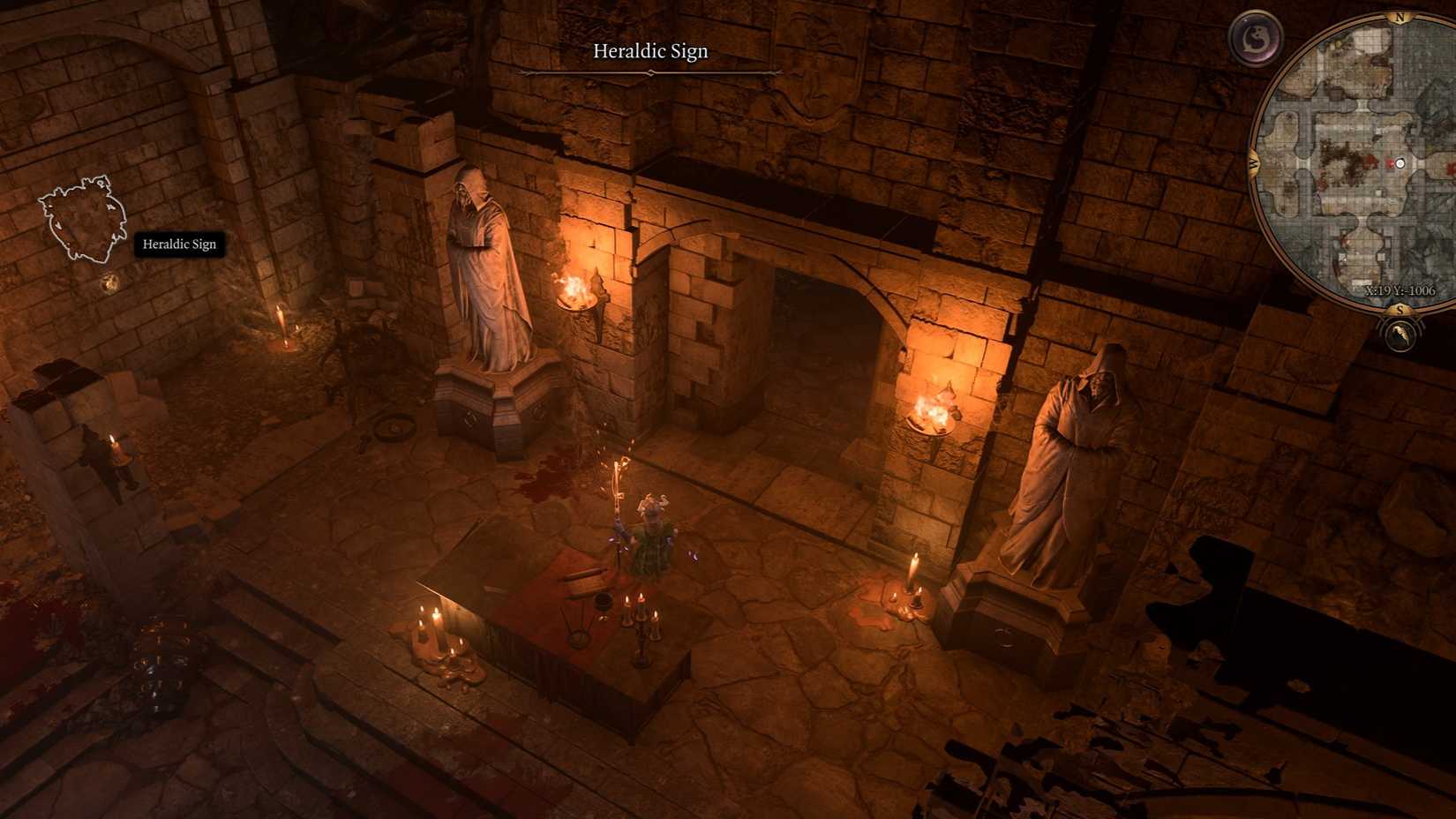Click the W compass marker on the minimap
The image size is (1456, 819).
tap(1252, 163)
